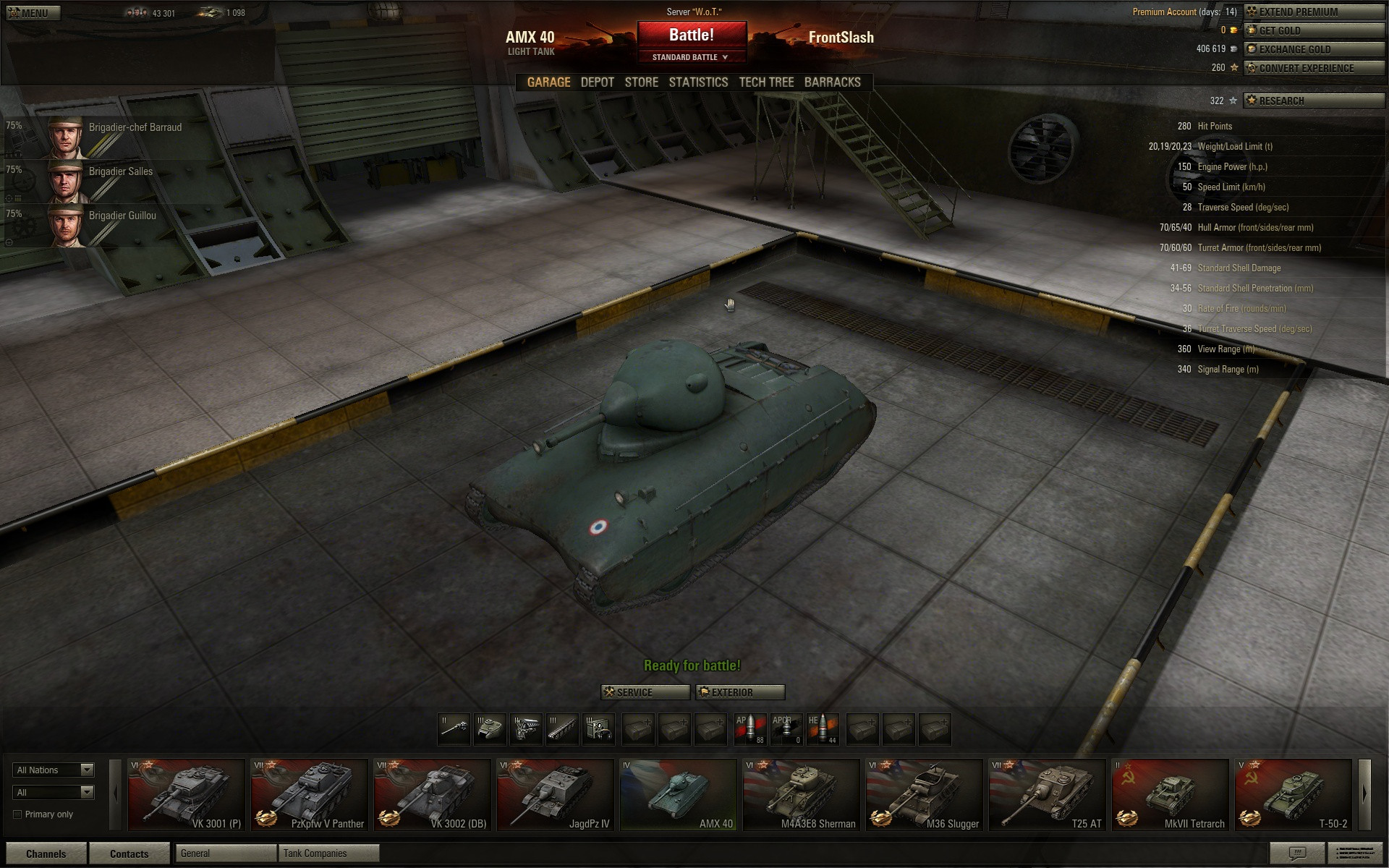Screen dimensions: 1389x868
Task: Select crew member Brigadier-chef Barraud
Action: coord(116,136)
